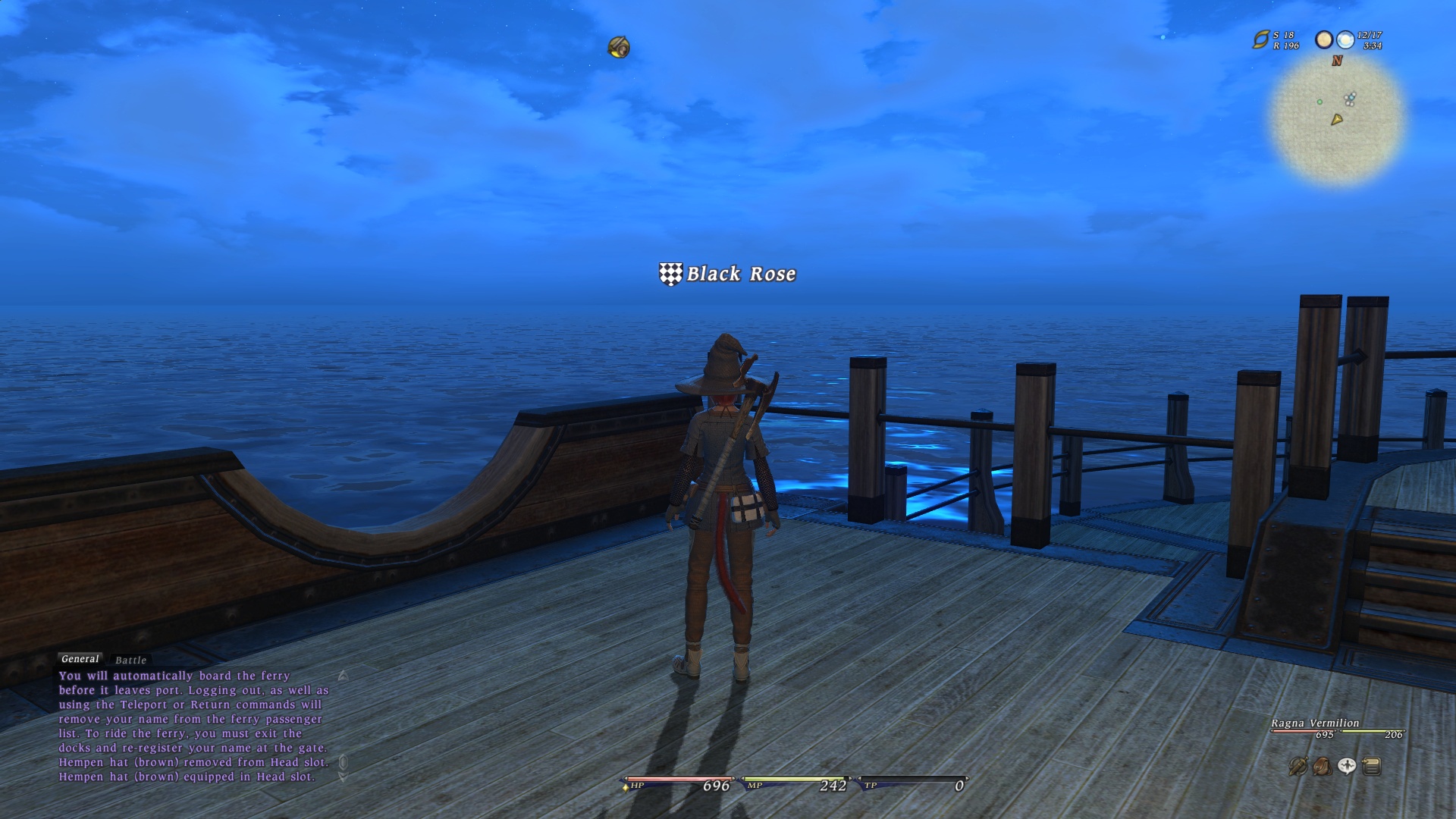Image resolution: width=1456 pixels, height=819 pixels.
Task: Open the inventory bag icon
Action: coord(1322,767)
